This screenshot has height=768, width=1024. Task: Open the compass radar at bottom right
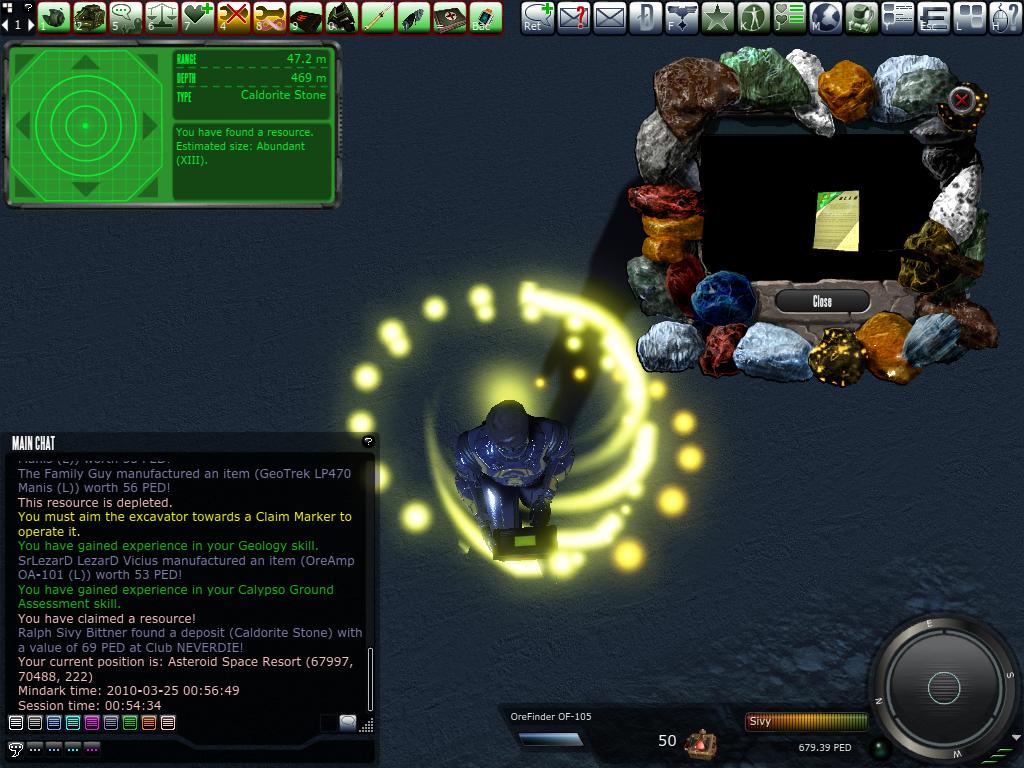(x=943, y=688)
